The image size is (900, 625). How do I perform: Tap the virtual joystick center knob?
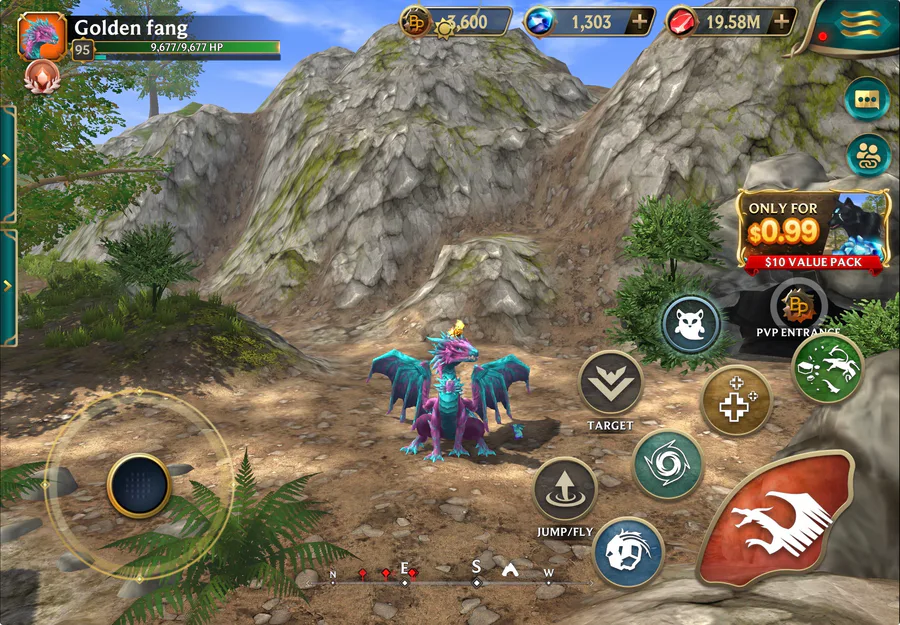pos(139,485)
